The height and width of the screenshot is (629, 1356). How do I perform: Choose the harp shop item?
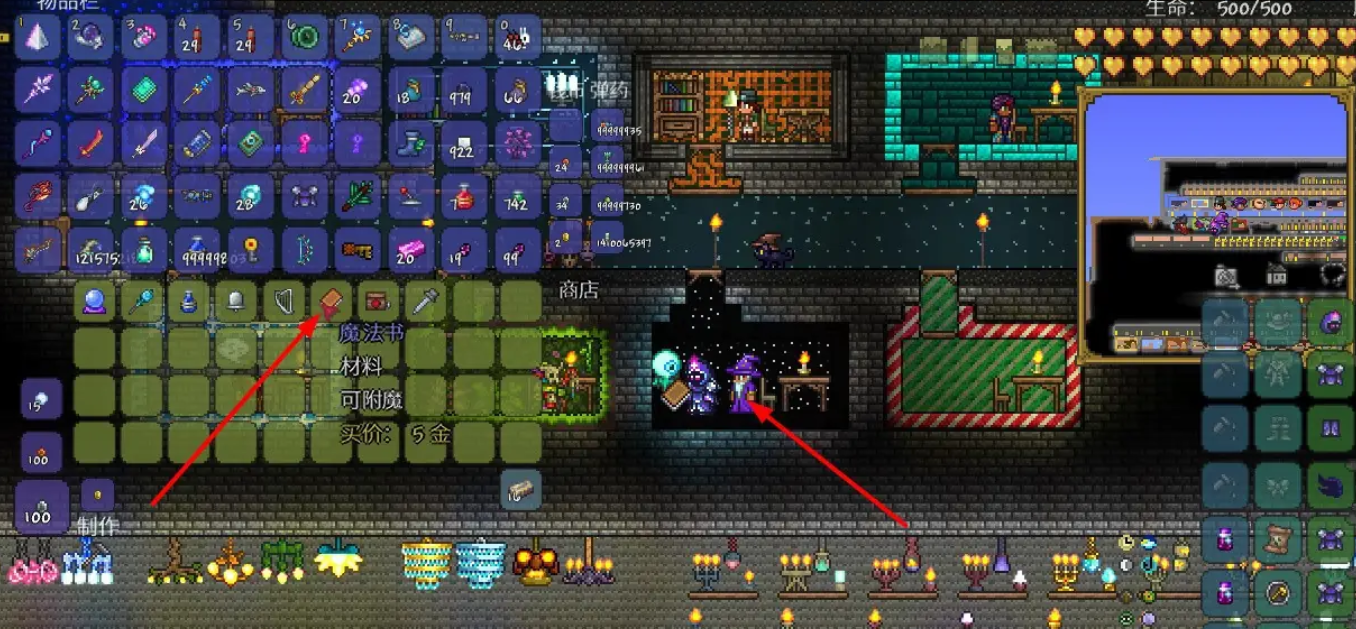(281, 300)
